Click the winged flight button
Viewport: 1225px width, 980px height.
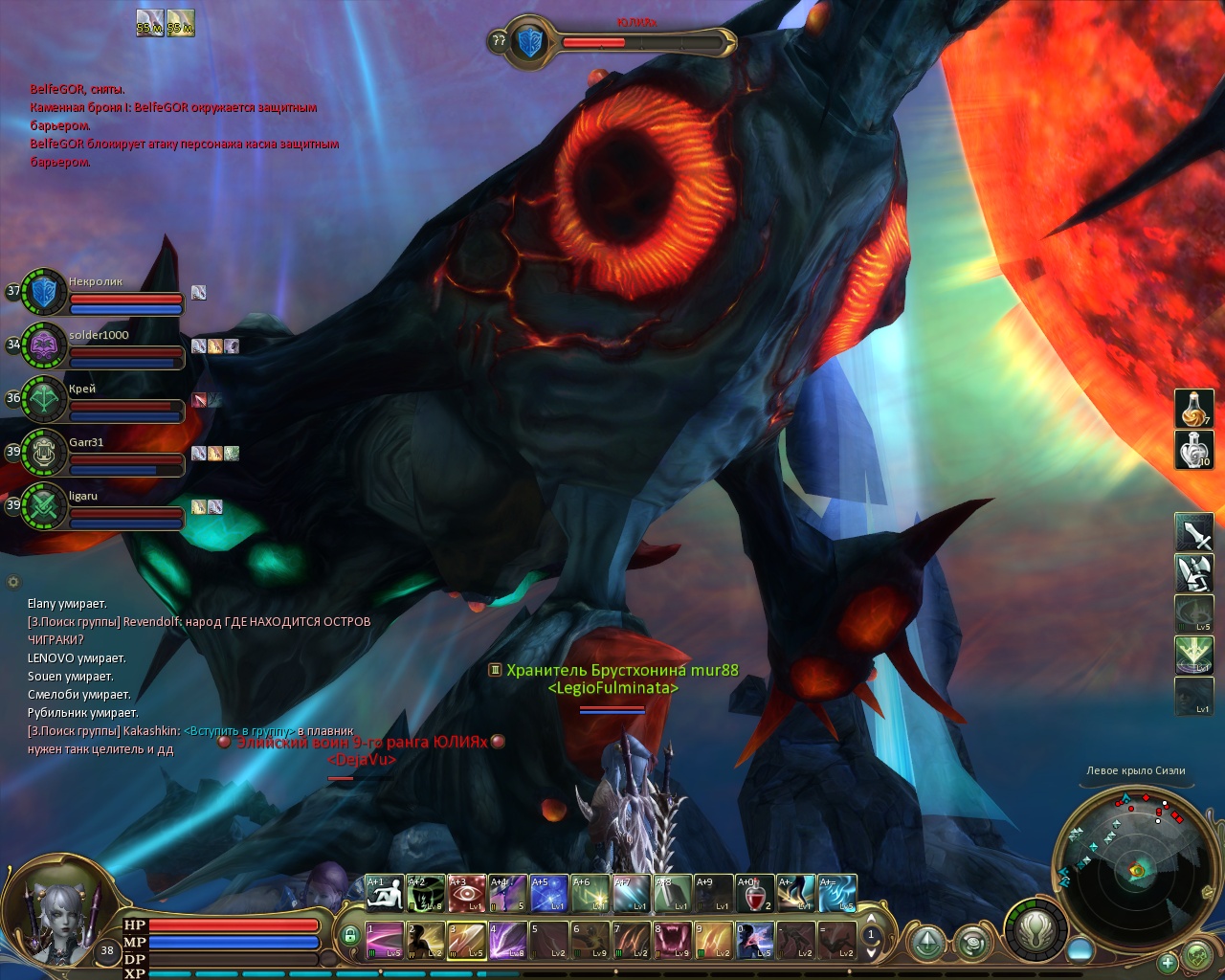[x=1035, y=929]
